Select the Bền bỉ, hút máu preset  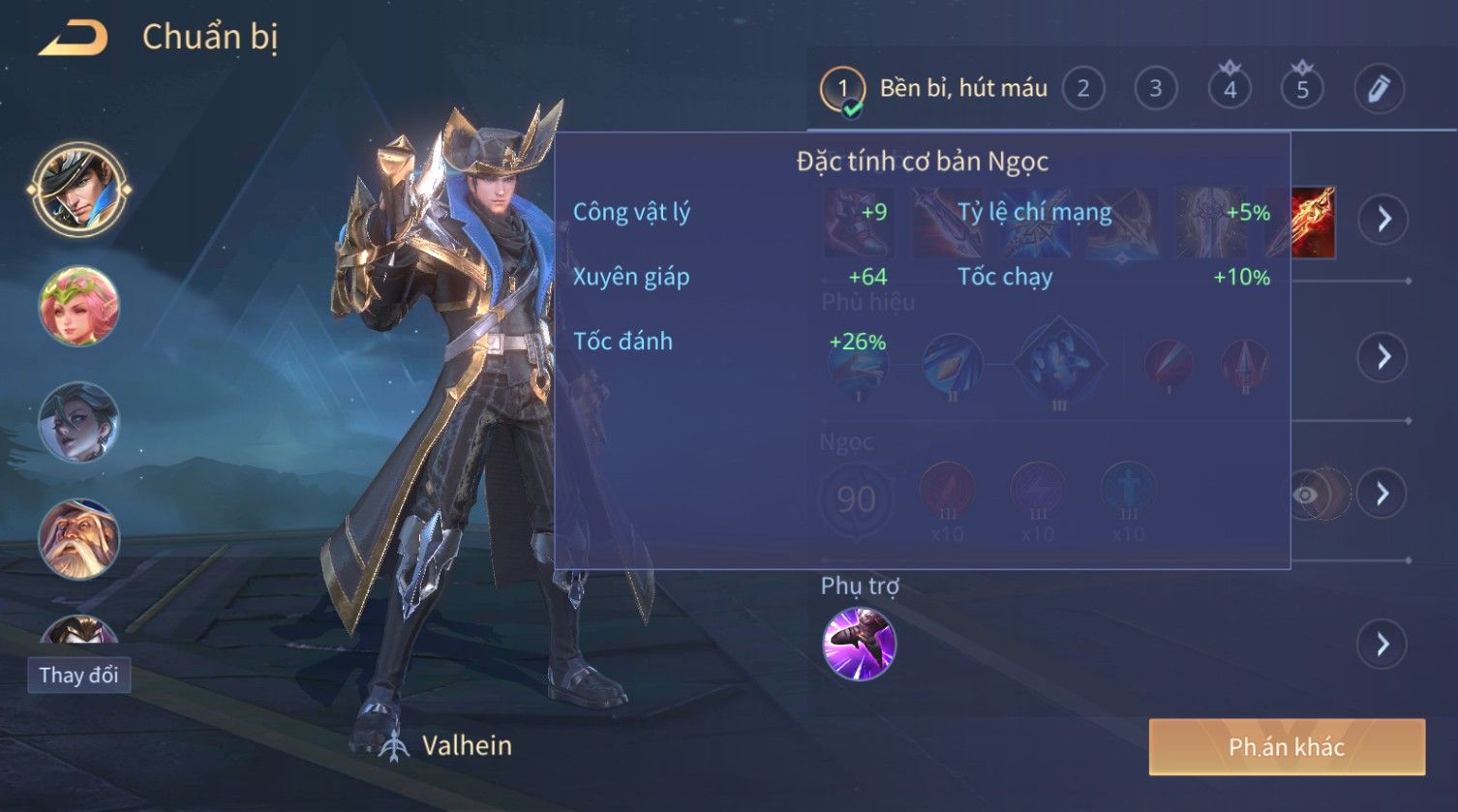click(934, 89)
